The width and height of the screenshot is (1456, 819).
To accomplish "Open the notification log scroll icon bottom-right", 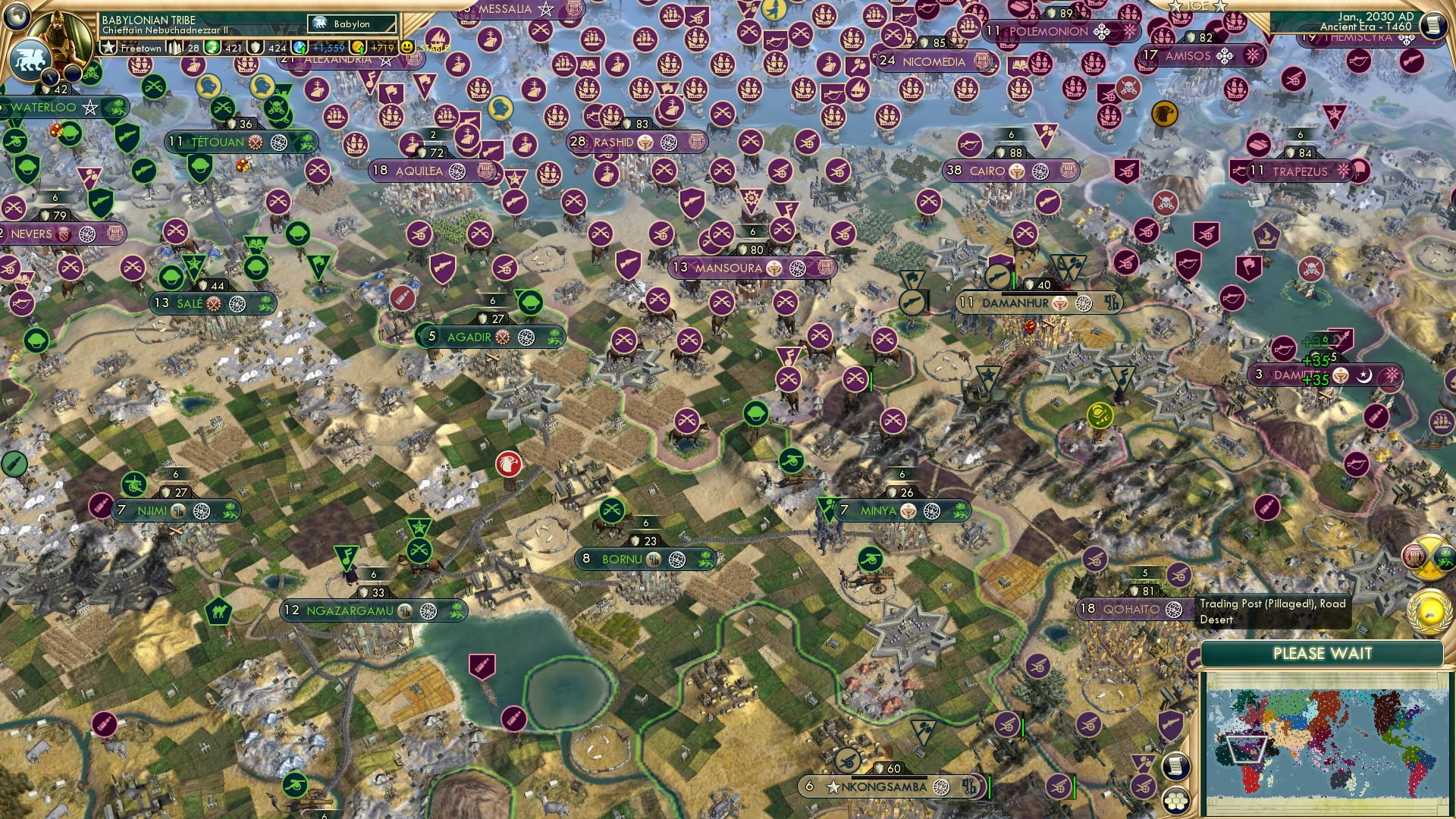I will coord(1176,766).
